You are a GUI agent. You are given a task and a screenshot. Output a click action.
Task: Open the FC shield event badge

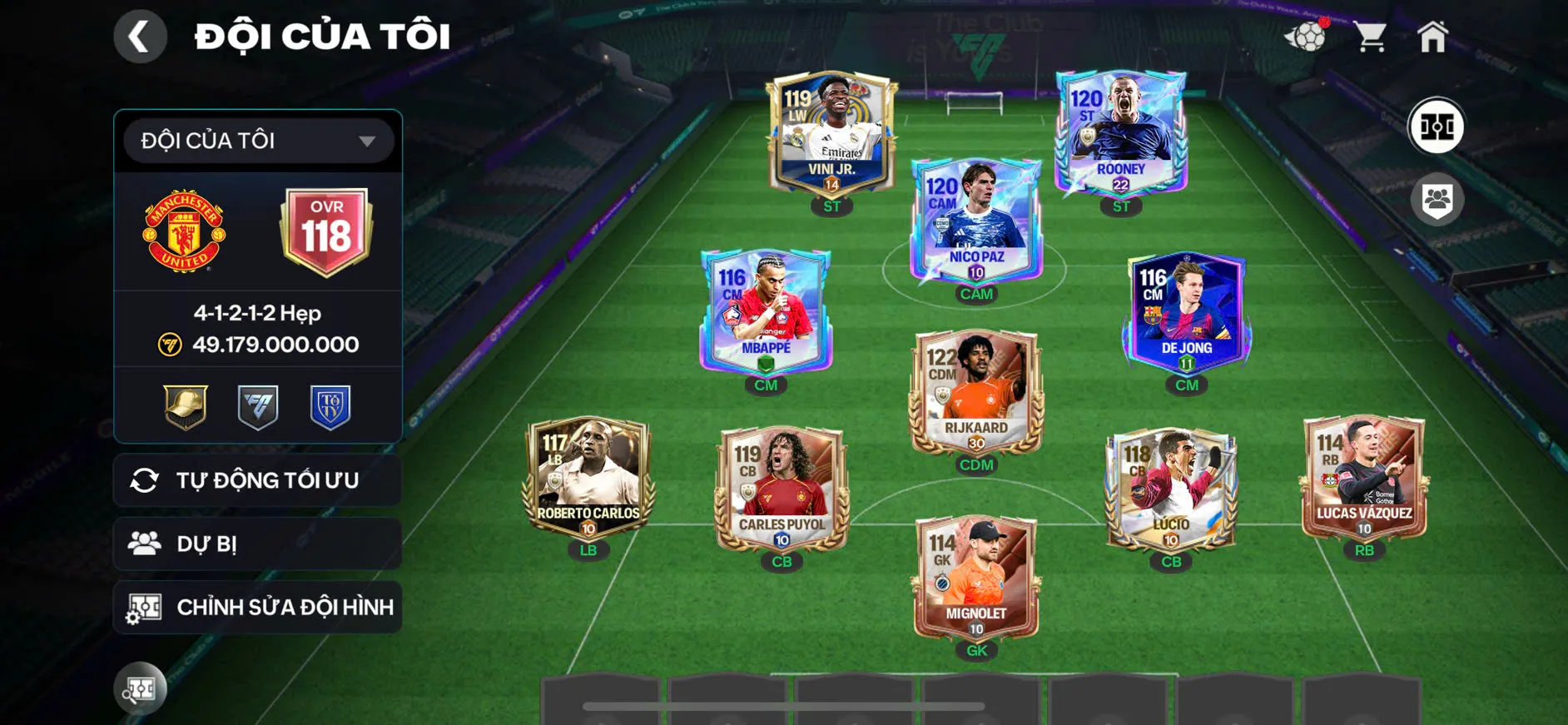coord(256,406)
